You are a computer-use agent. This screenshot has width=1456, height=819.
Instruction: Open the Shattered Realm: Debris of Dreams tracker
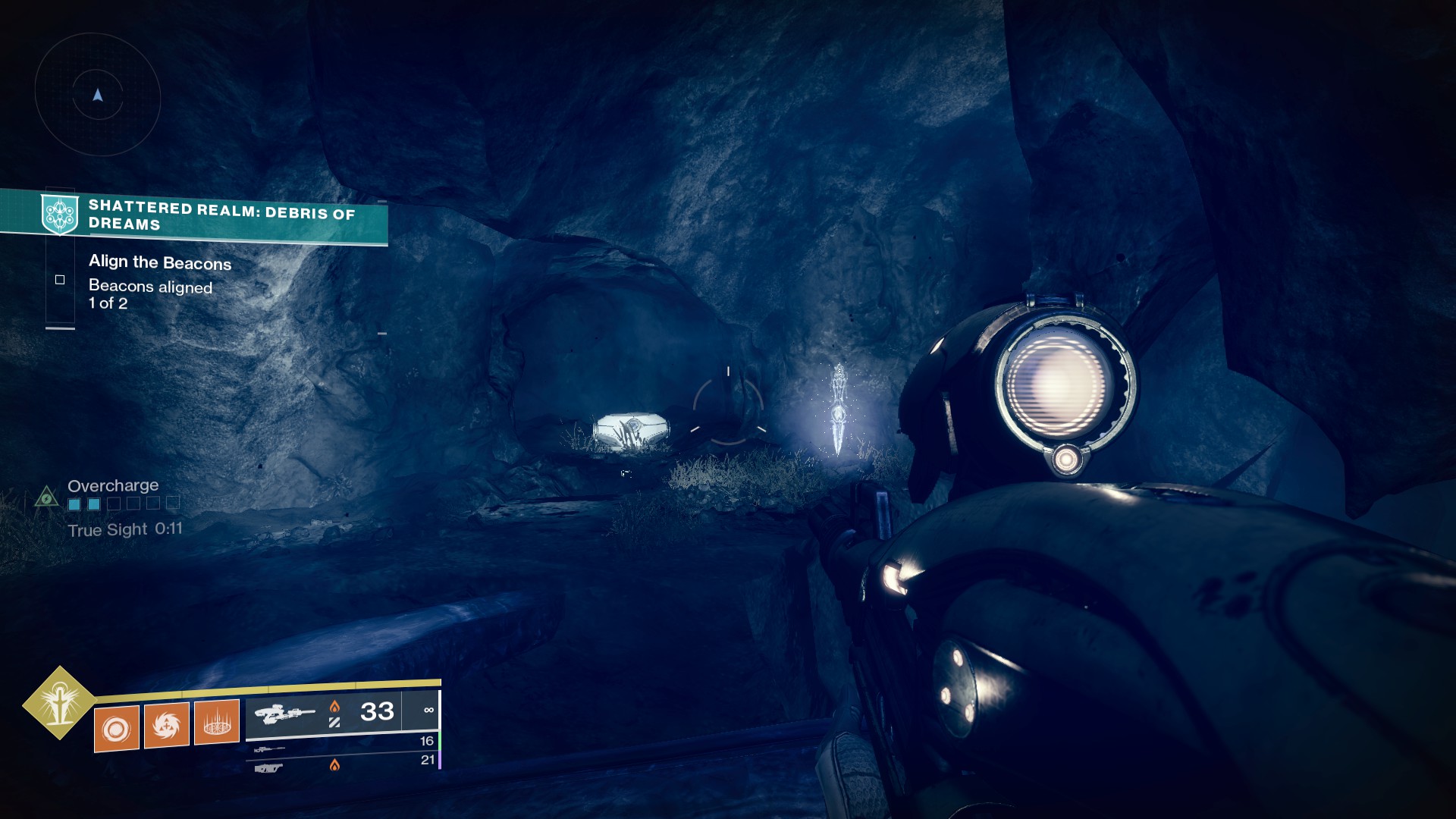(x=220, y=215)
